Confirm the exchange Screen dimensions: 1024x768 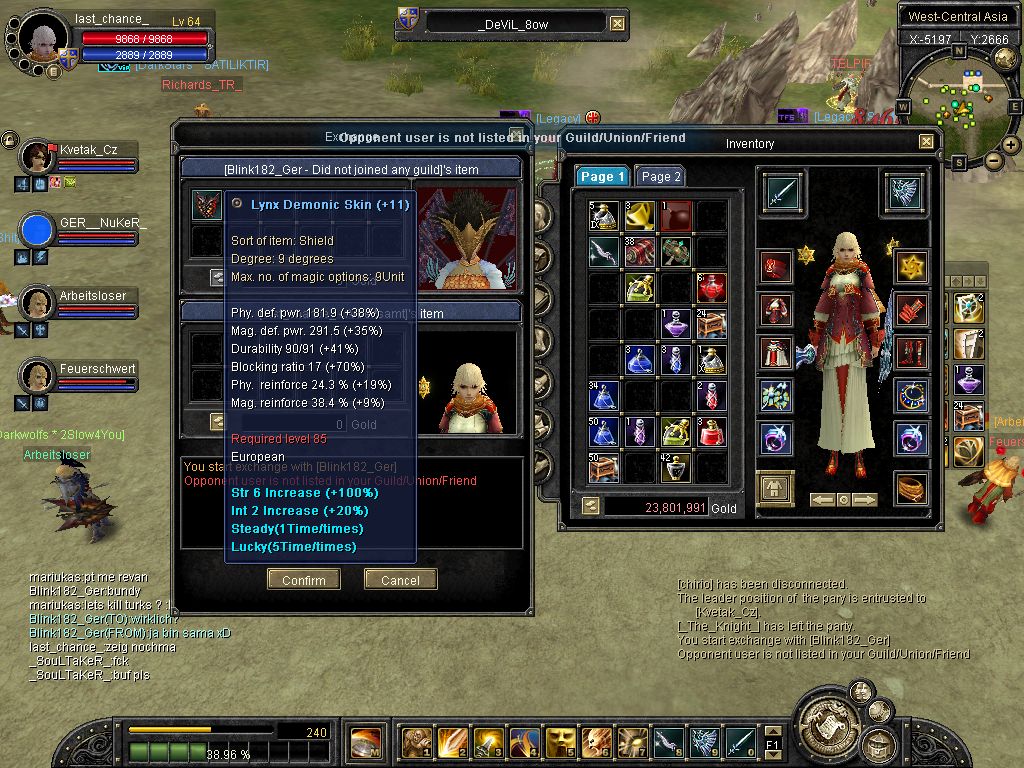tap(303, 580)
